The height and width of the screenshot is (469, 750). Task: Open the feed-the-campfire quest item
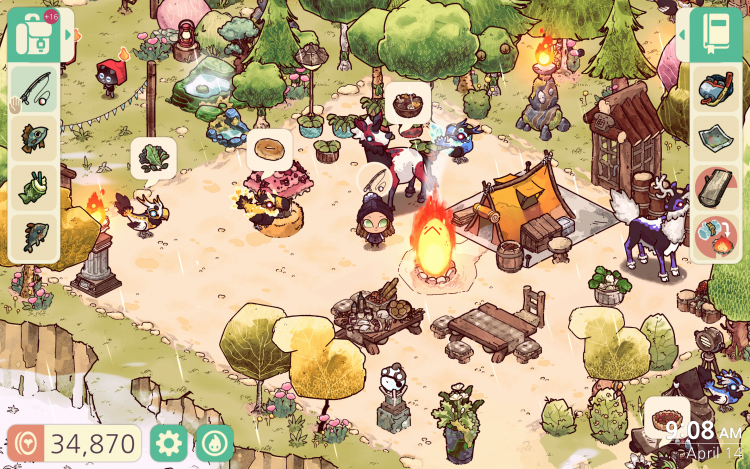717,238
